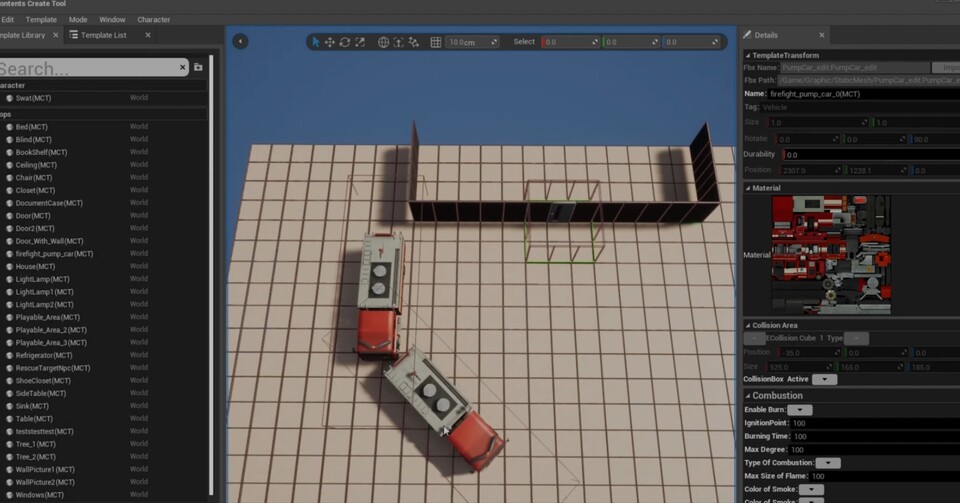Switch to the Template List tab

pyautogui.click(x=103, y=35)
